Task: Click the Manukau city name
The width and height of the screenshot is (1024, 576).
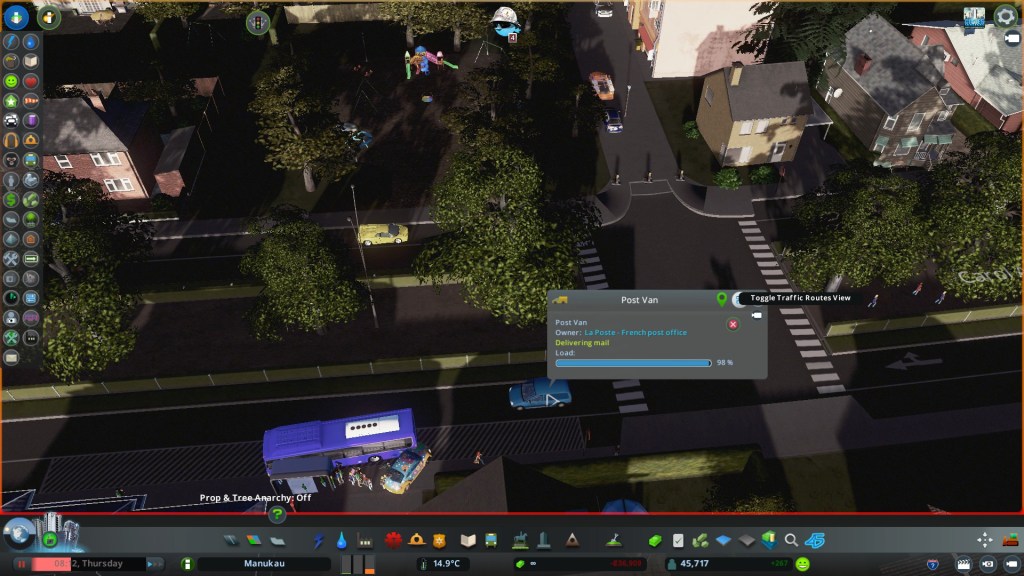Action: pos(264,564)
